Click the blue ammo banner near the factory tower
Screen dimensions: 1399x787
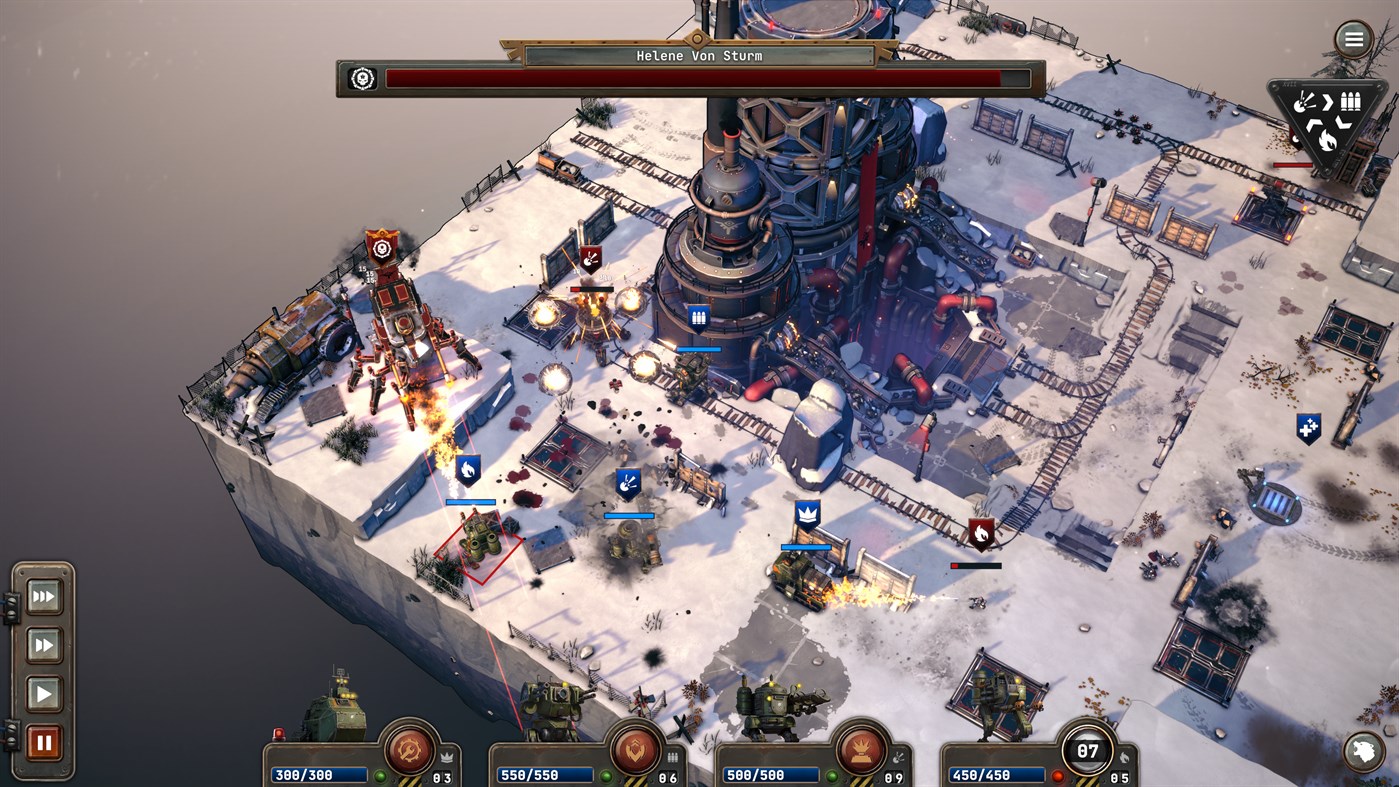tap(696, 316)
